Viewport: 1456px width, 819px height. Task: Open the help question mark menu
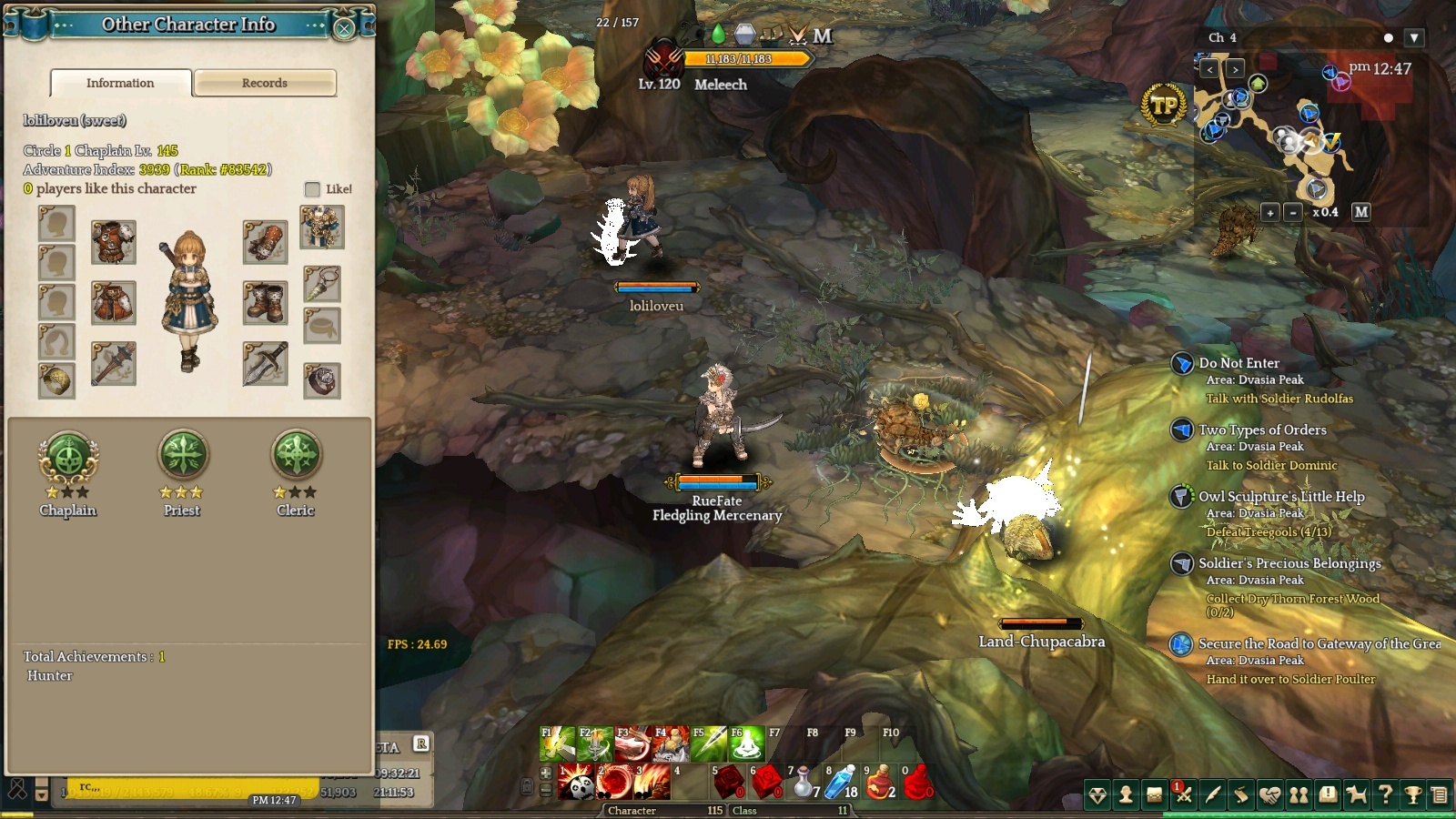1385,794
